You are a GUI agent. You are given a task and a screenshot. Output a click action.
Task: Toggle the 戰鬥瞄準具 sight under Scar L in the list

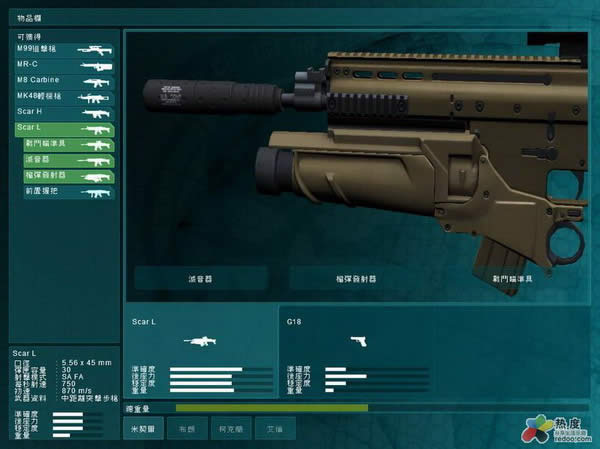[69, 145]
